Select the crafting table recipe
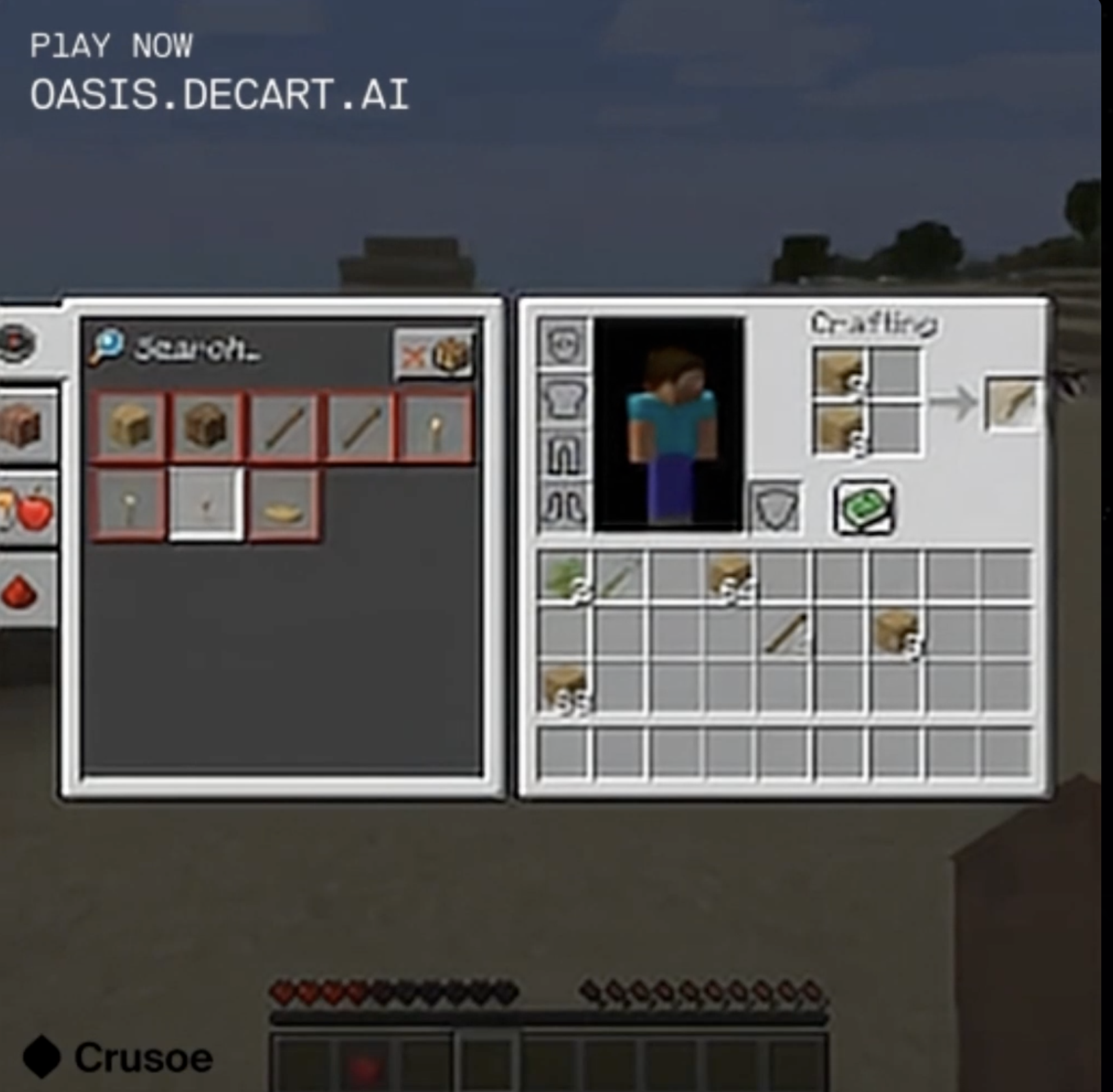1113x1092 pixels. pyautogui.click(x=205, y=428)
